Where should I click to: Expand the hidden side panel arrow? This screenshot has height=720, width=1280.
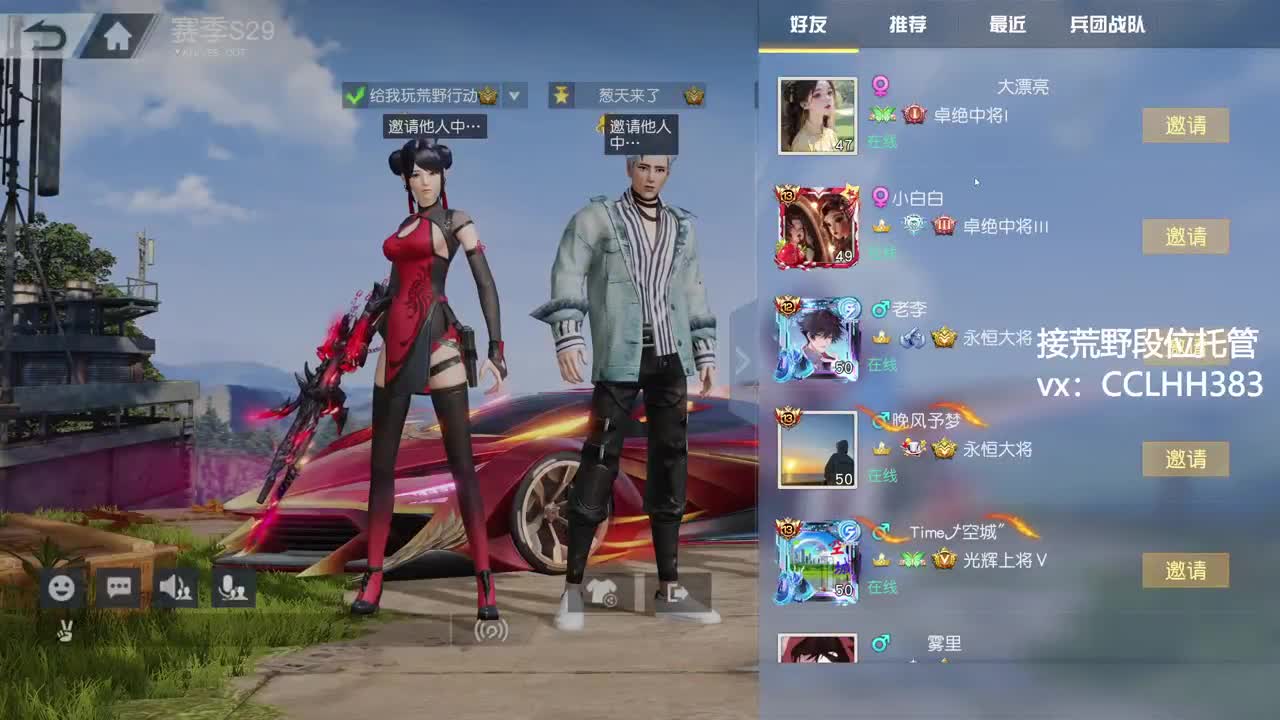[742, 360]
